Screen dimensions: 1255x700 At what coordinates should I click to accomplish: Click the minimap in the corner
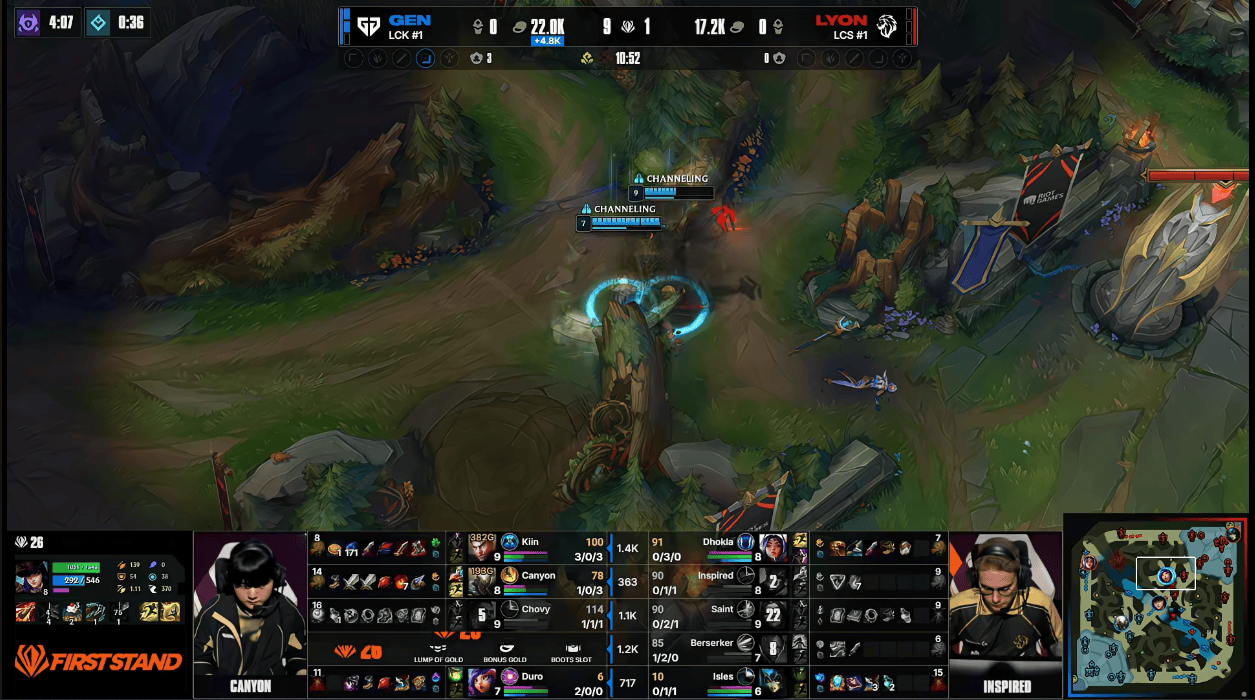coord(1158,605)
